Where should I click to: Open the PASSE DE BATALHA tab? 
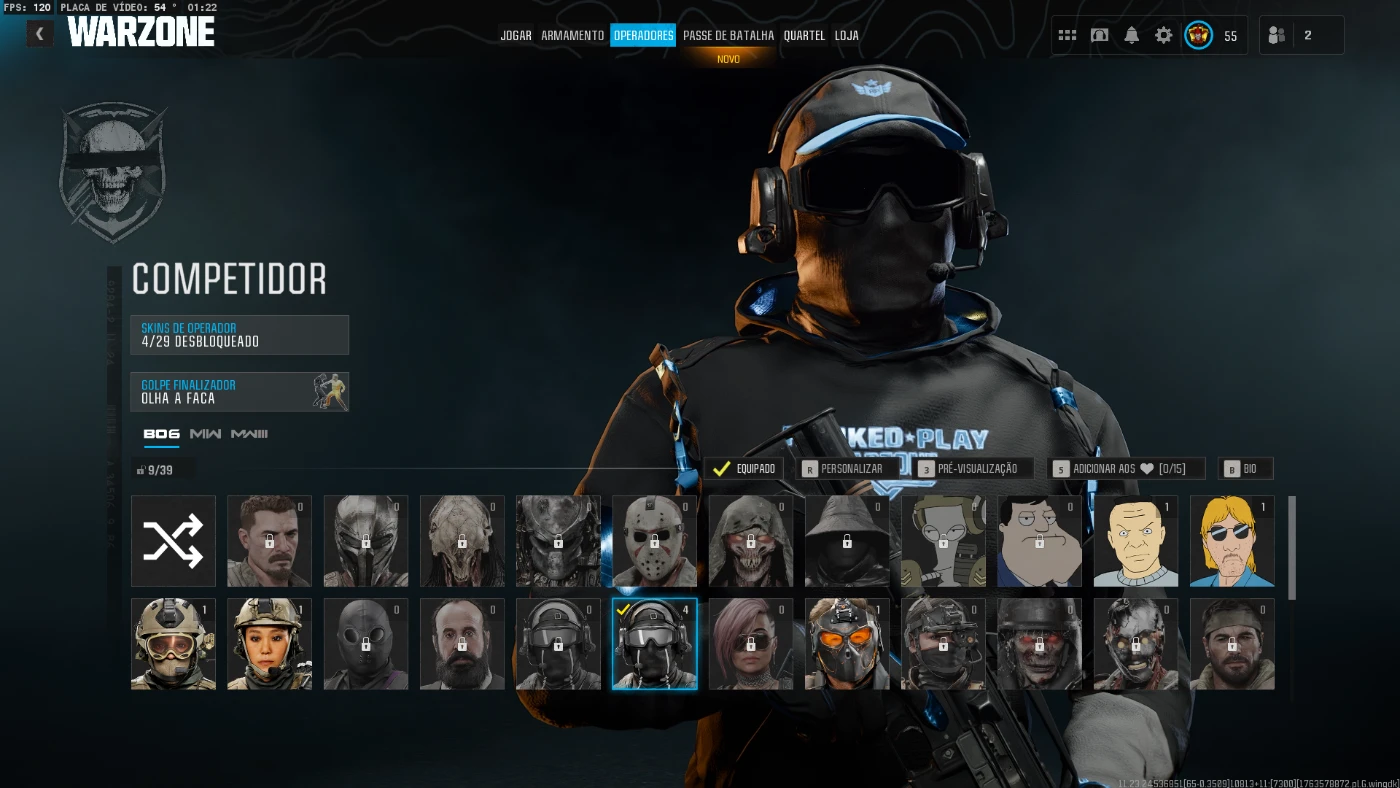(x=728, y=36)
